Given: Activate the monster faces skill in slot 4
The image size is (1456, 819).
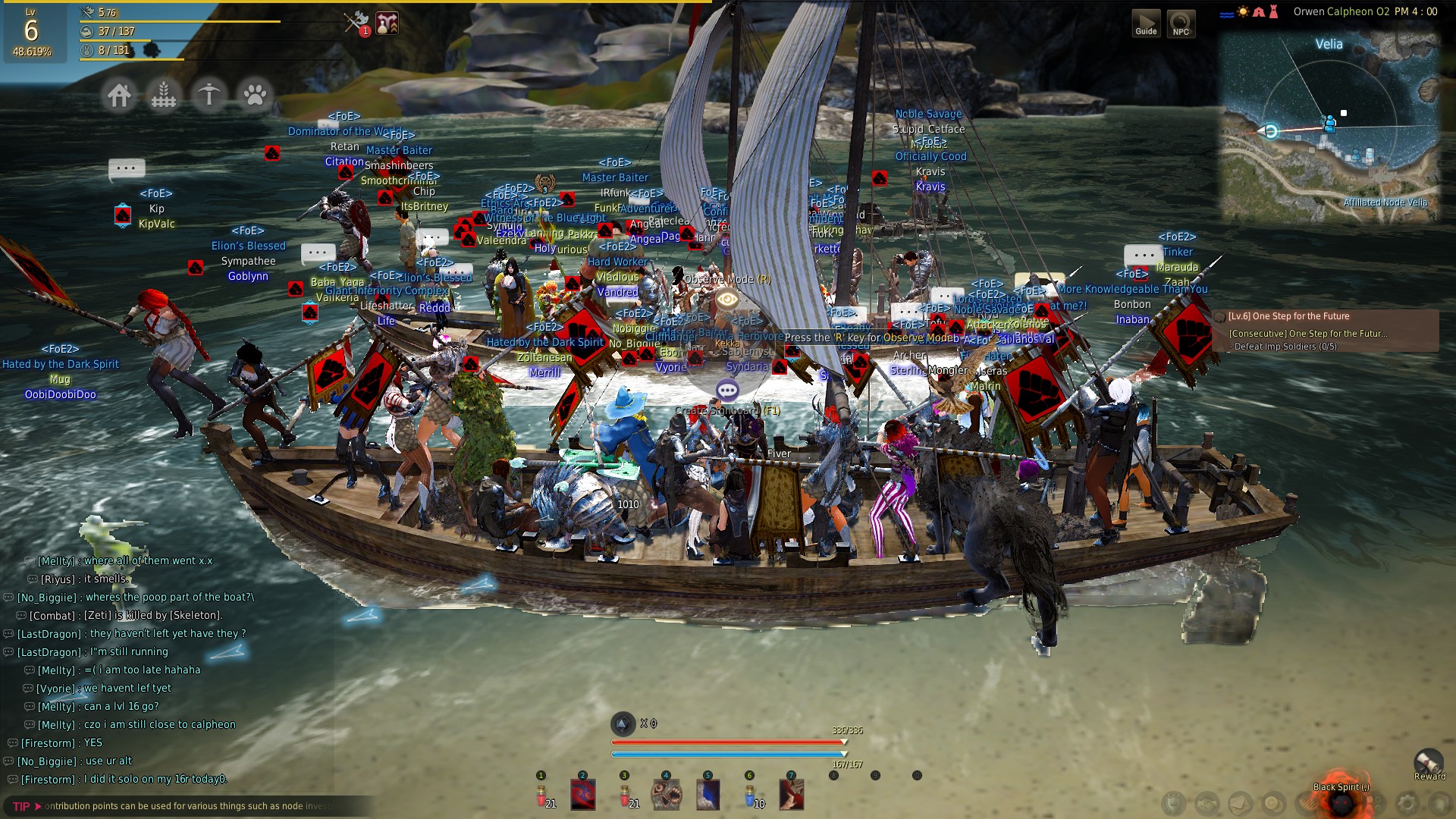Looking at the screenshot, I should click(667, 795).
